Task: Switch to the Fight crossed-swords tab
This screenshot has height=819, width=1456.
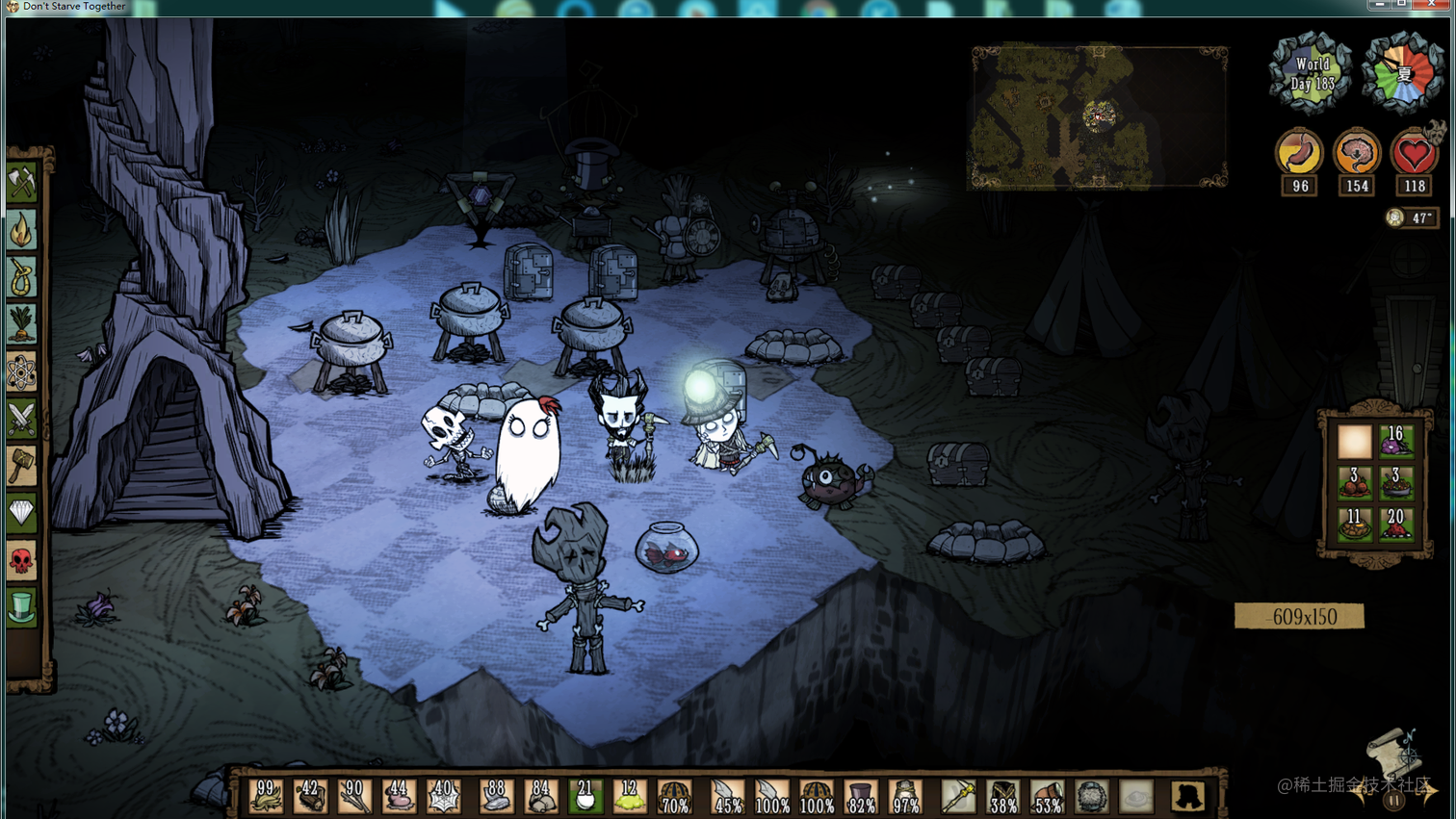Action: 22,420
